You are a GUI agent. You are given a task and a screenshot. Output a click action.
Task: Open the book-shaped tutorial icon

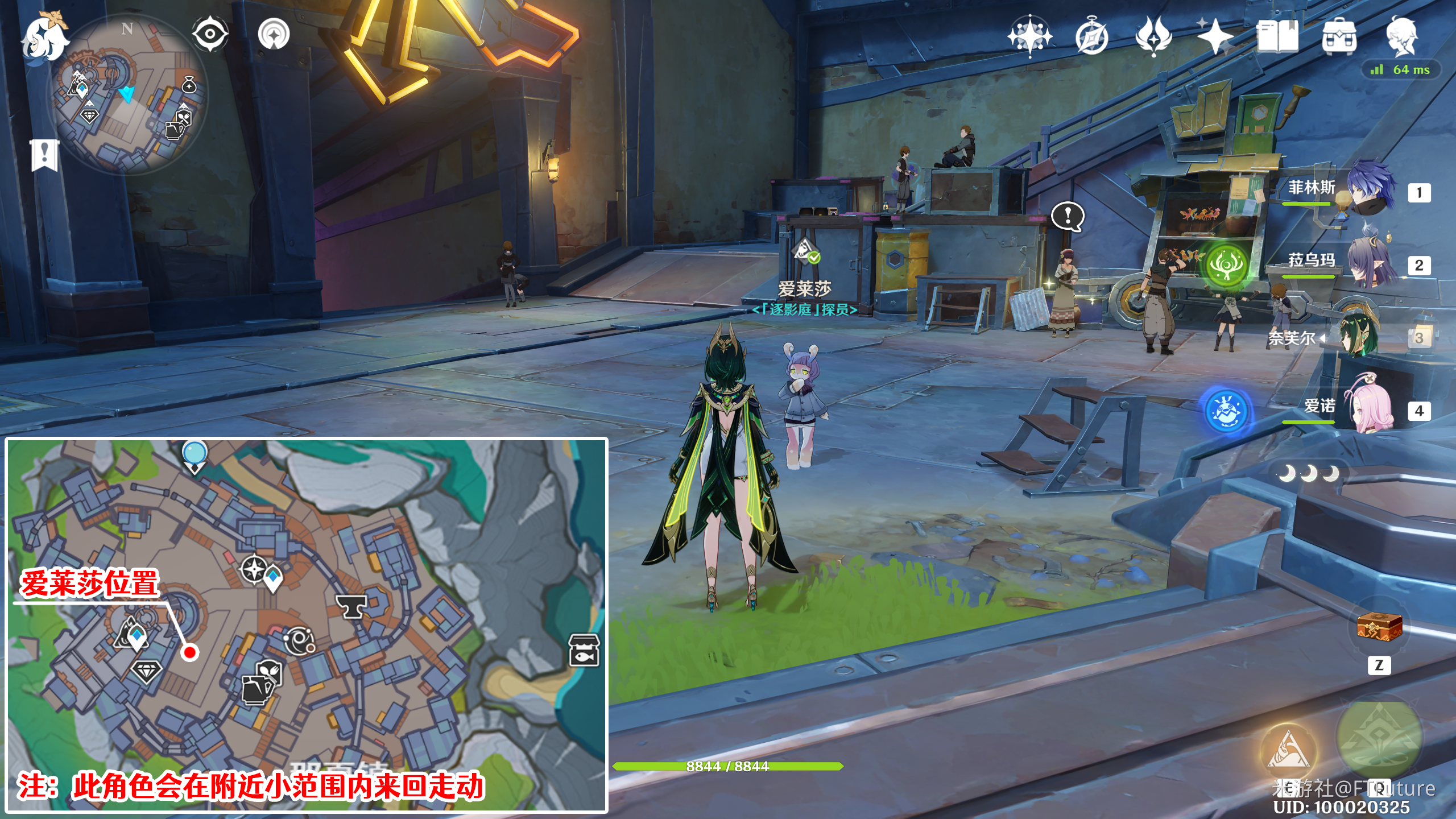click(x=1277, y=36)
